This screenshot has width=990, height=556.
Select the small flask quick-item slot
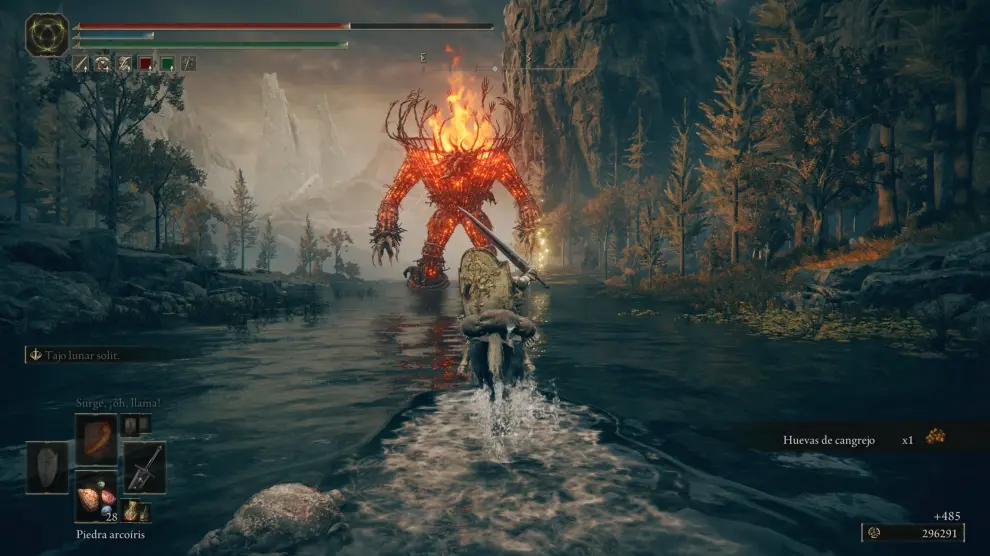coord(132,511)
